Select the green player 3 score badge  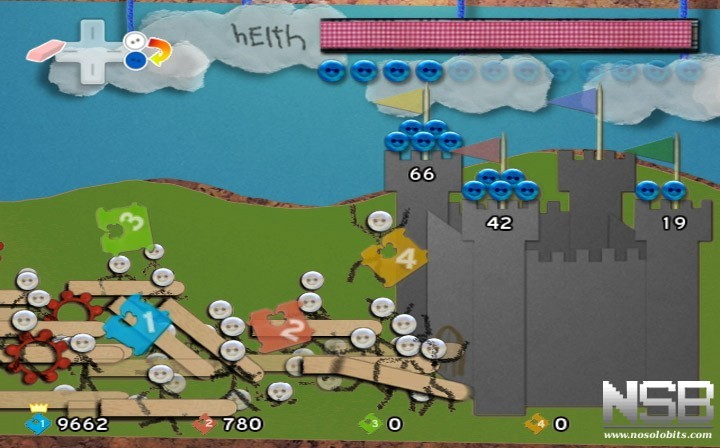(370, 423)
